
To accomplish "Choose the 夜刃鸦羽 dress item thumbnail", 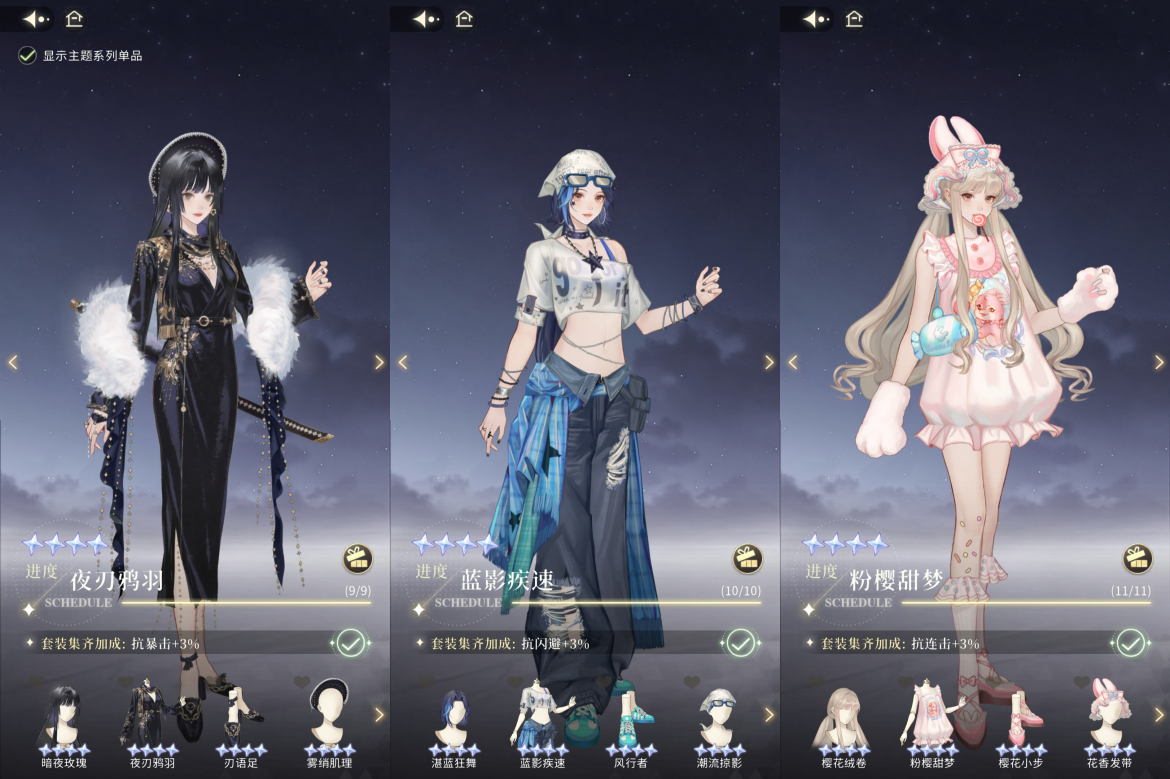I will point(152,715).
